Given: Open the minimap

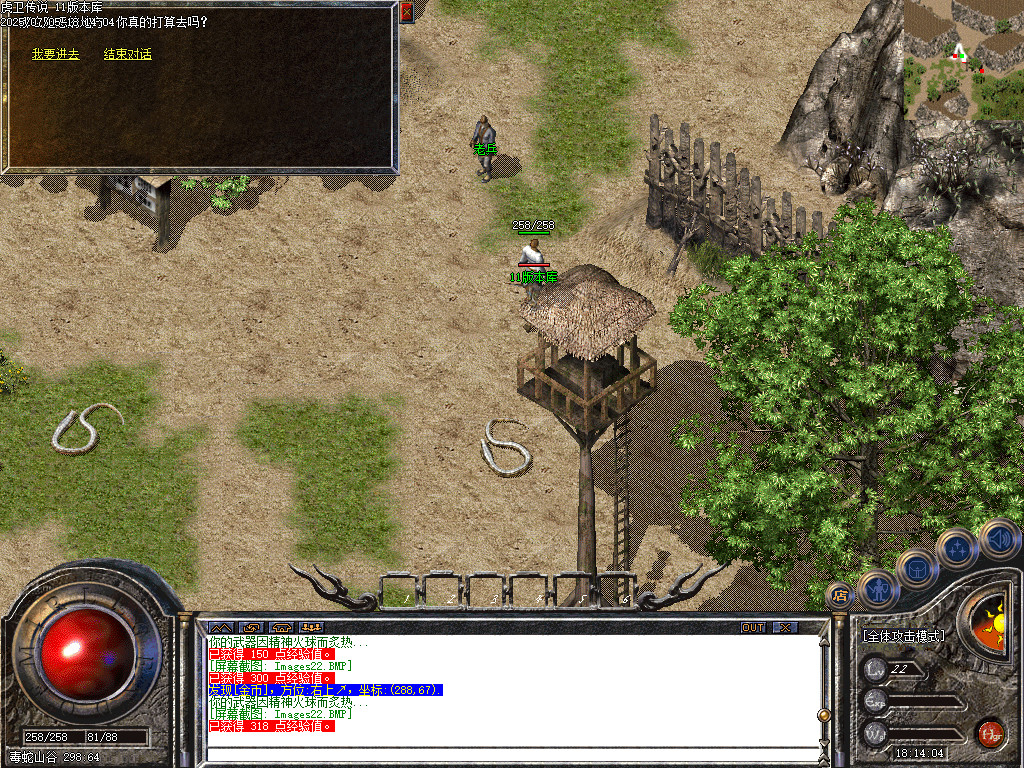Looking at the screenshot, I should pyautogui.click(x=963, y=60).
